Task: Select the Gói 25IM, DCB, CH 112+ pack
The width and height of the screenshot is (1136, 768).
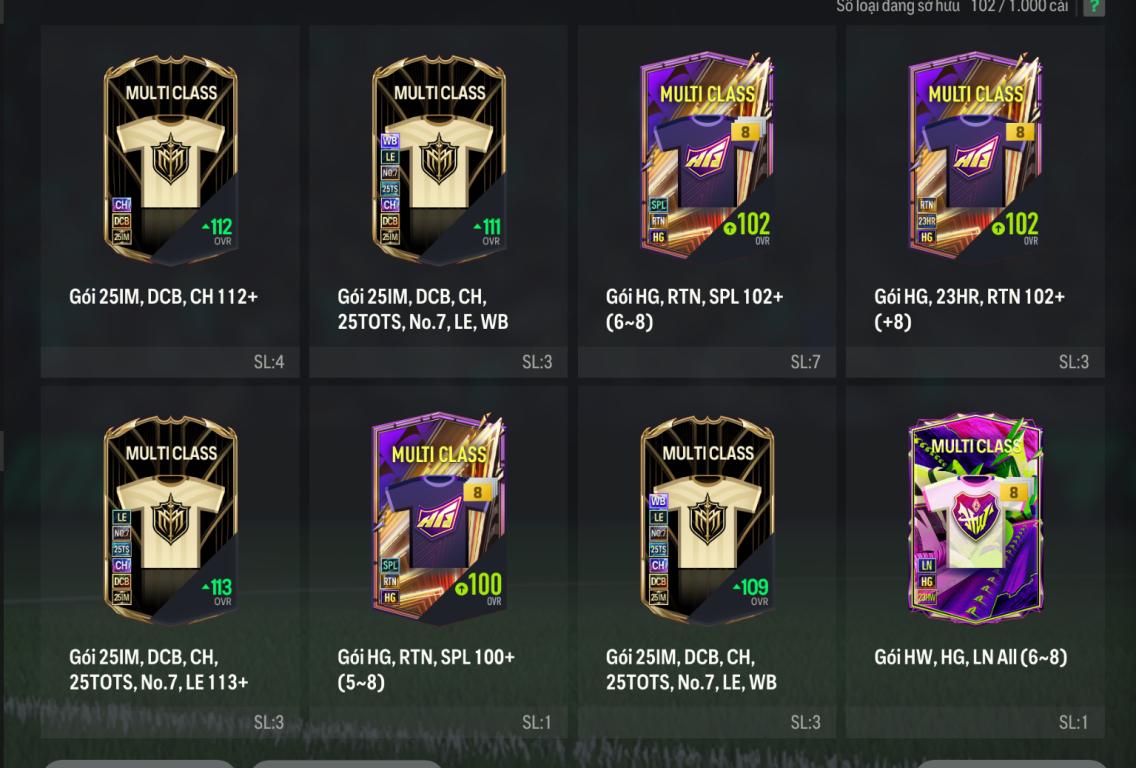Action: click(171, 160)
